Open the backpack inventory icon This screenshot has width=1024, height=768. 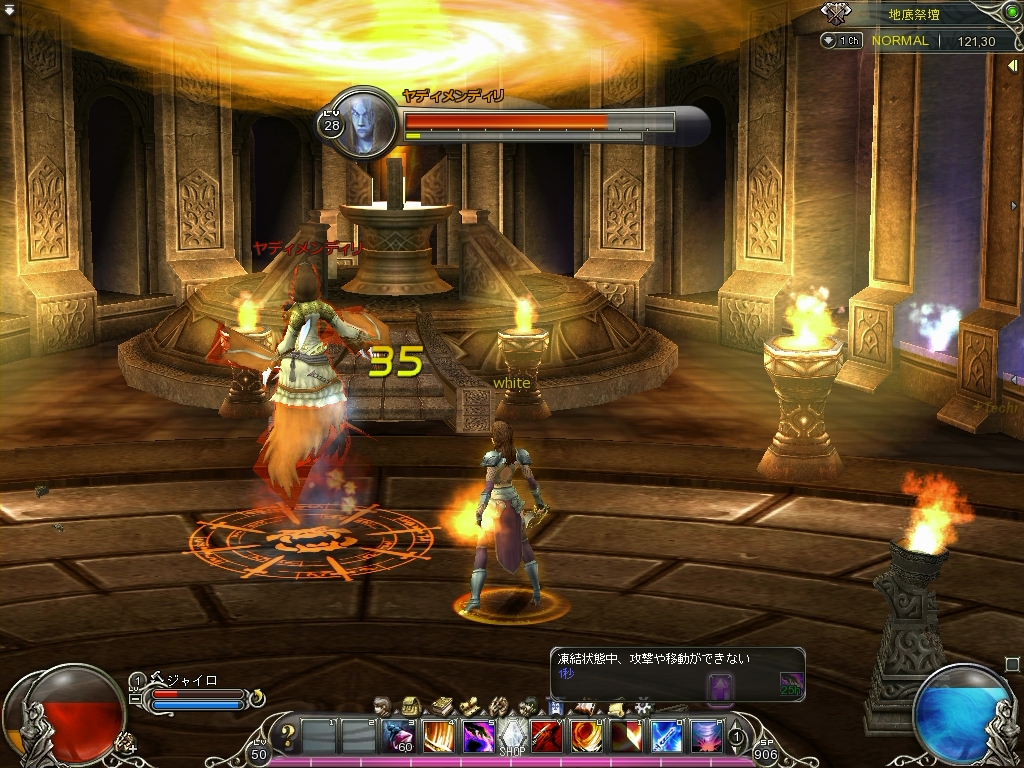point(410,706)
